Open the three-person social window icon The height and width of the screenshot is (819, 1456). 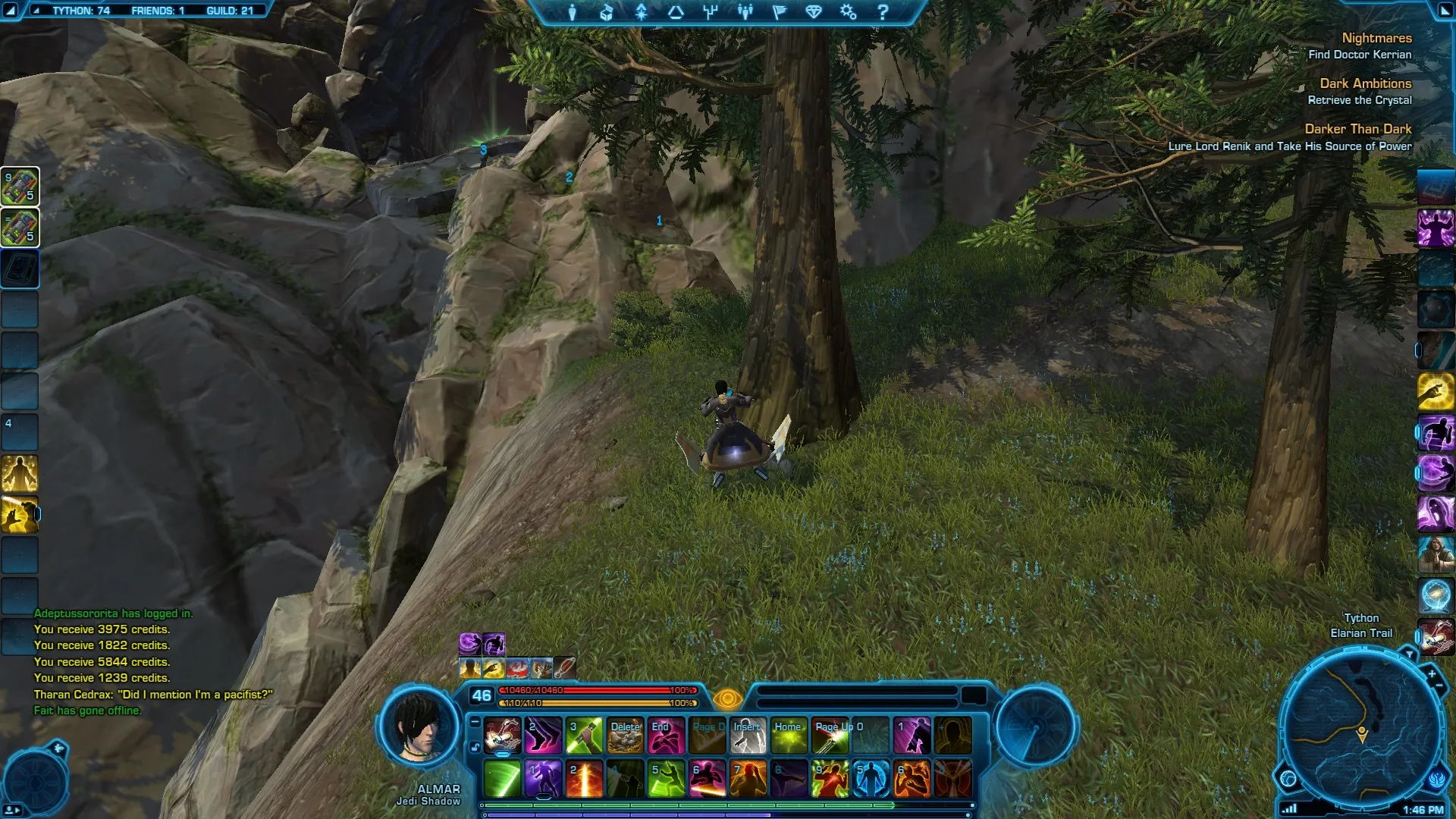click(745, 12)
